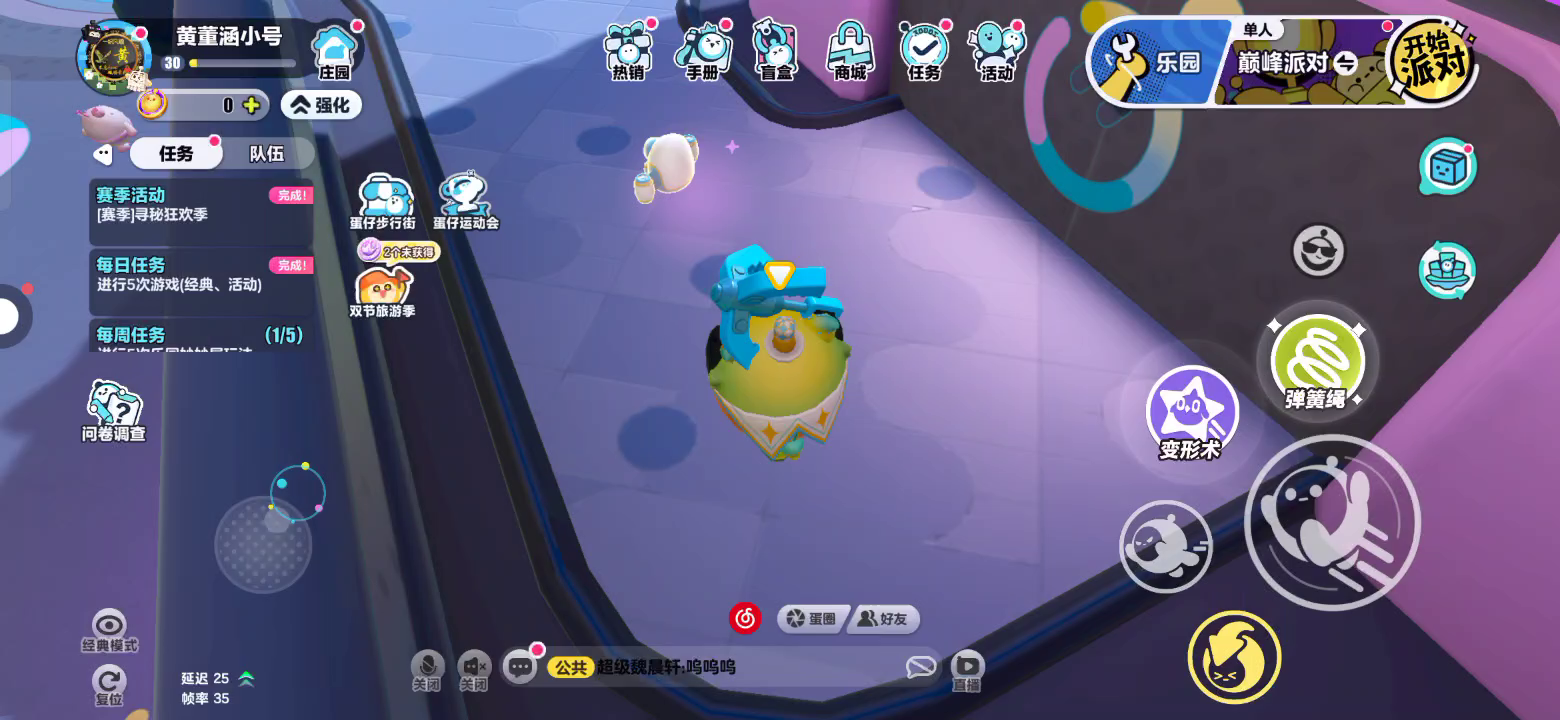Tap the 强化 upgrade button
The height and width of the screenshot is (720, 1560).
point(321,105)
